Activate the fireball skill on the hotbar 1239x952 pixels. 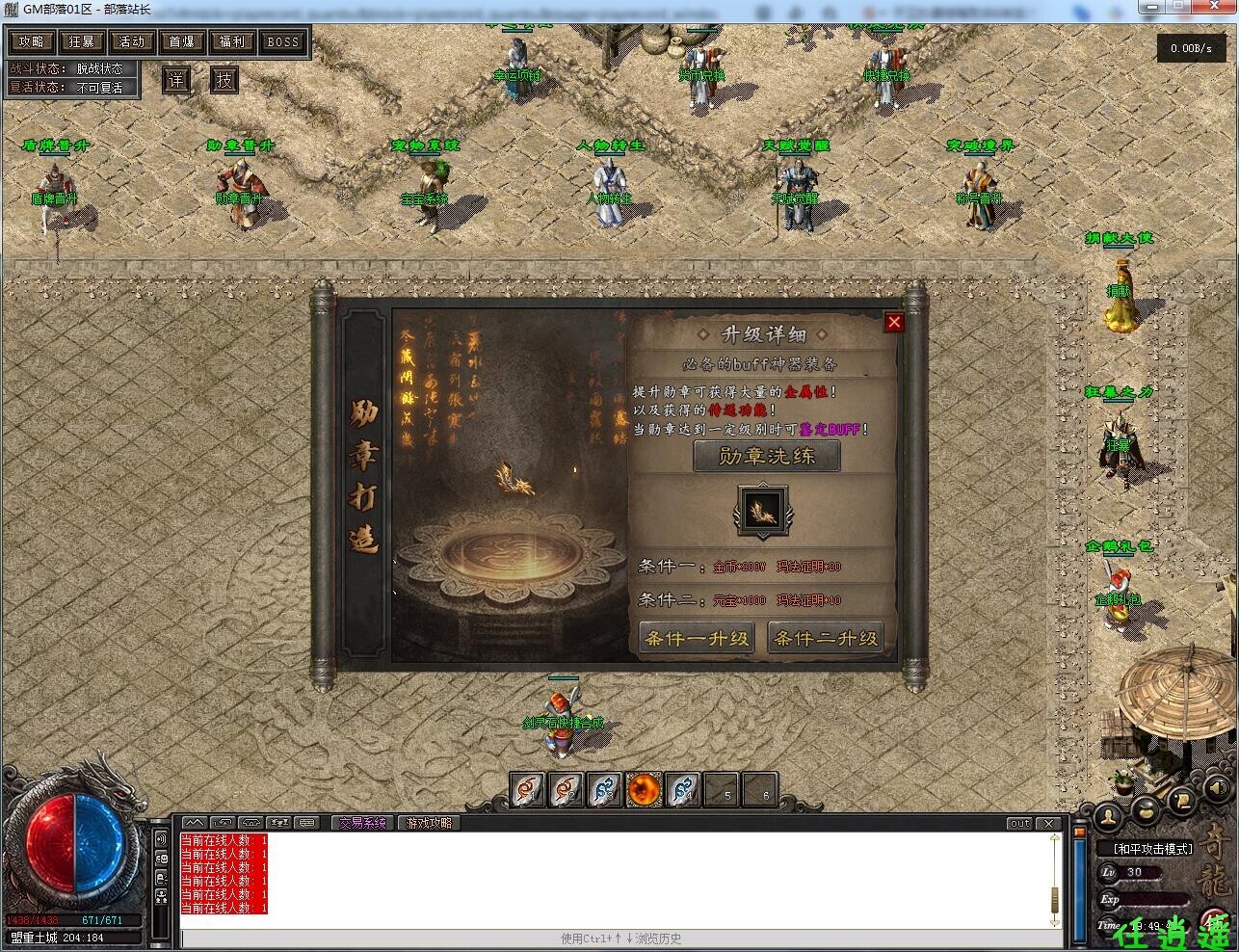[x=643, y=791]
